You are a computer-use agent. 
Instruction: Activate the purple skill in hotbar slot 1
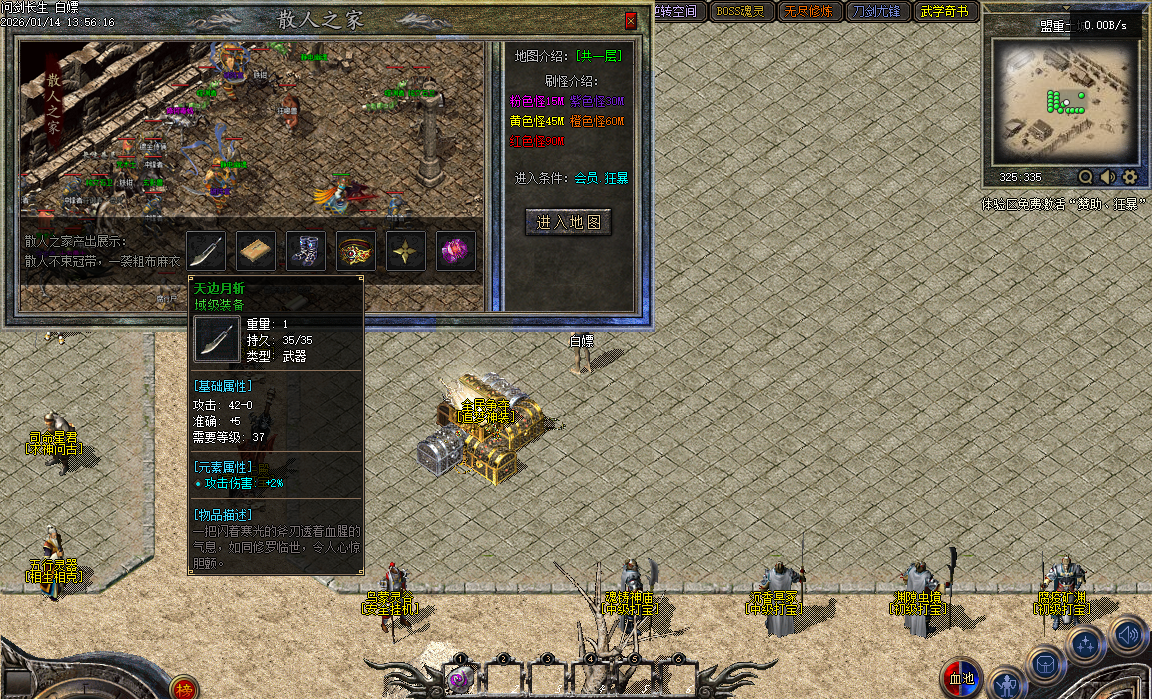[460, 679]
